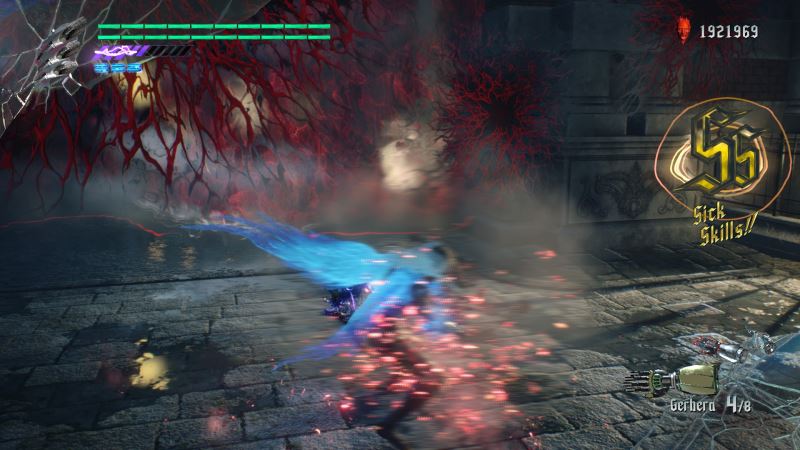Image resolution: width=800 pixels, height=450 pixels.
Task: Click the red orb currency icon
Action: click(684, 30)
